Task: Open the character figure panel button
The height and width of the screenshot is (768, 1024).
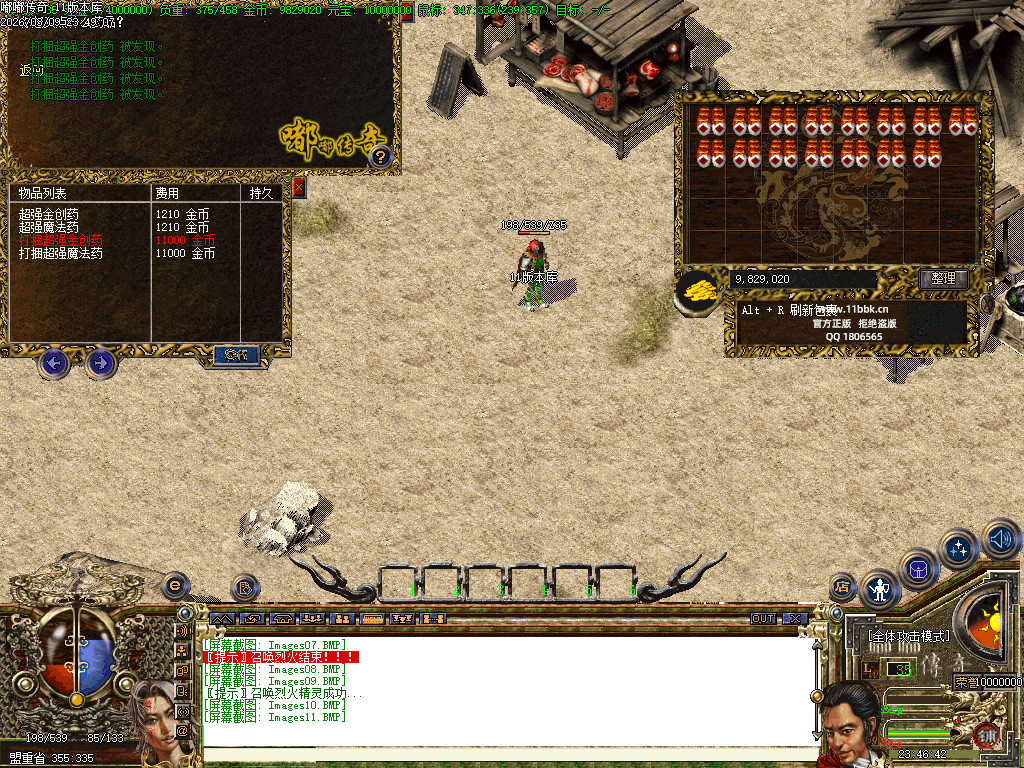Action: (x=880, y=589)
